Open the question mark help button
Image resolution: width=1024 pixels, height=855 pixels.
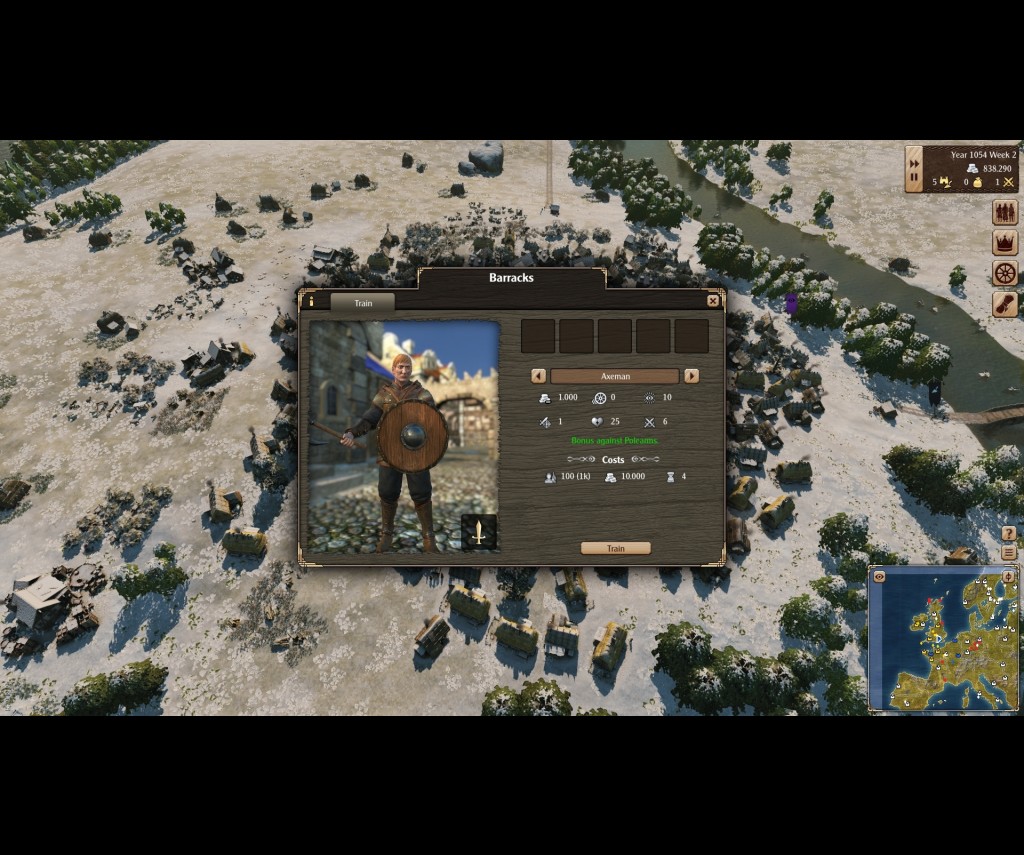pos(1008,534)
